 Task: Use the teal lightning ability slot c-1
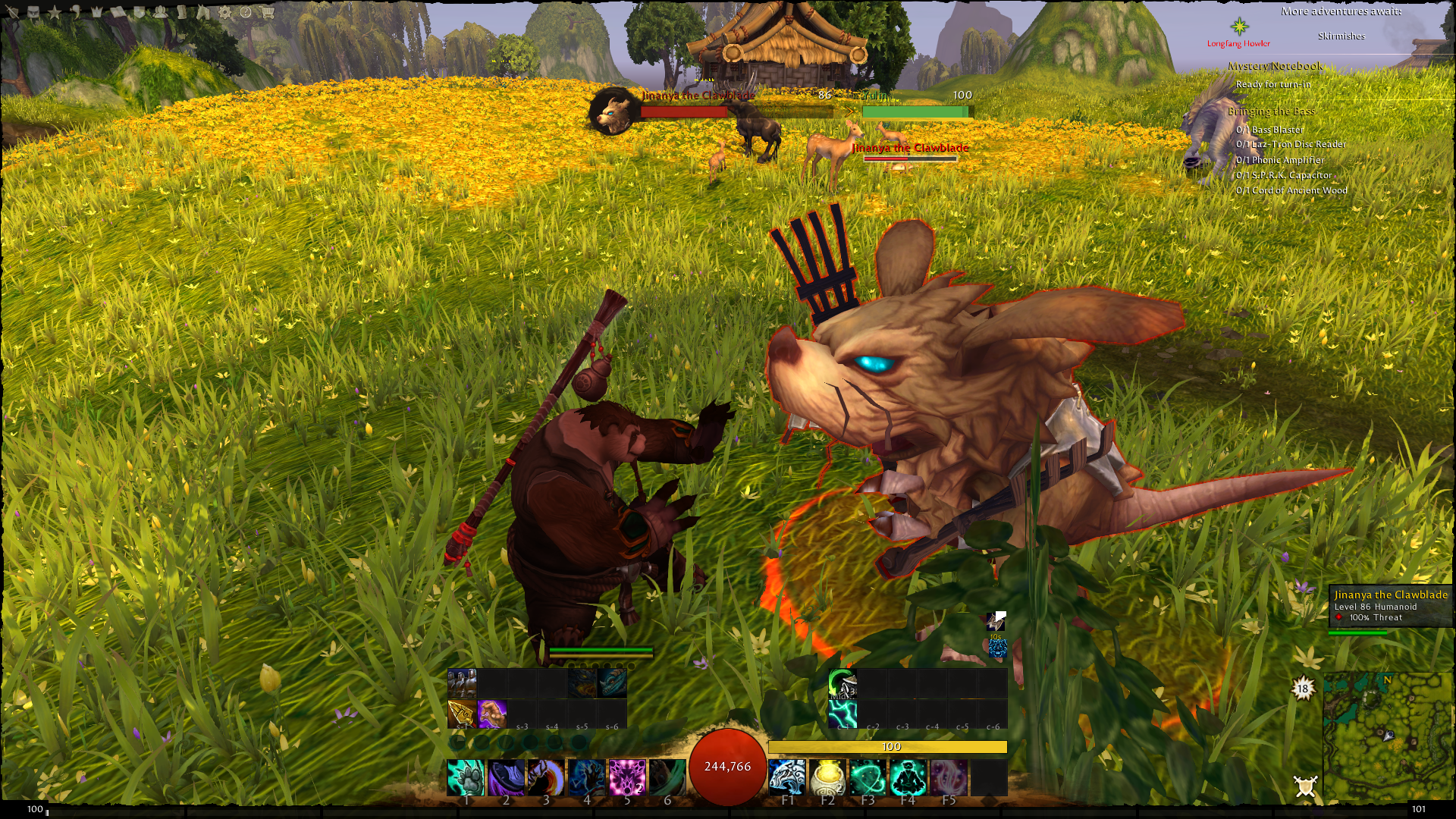[843, 714]
